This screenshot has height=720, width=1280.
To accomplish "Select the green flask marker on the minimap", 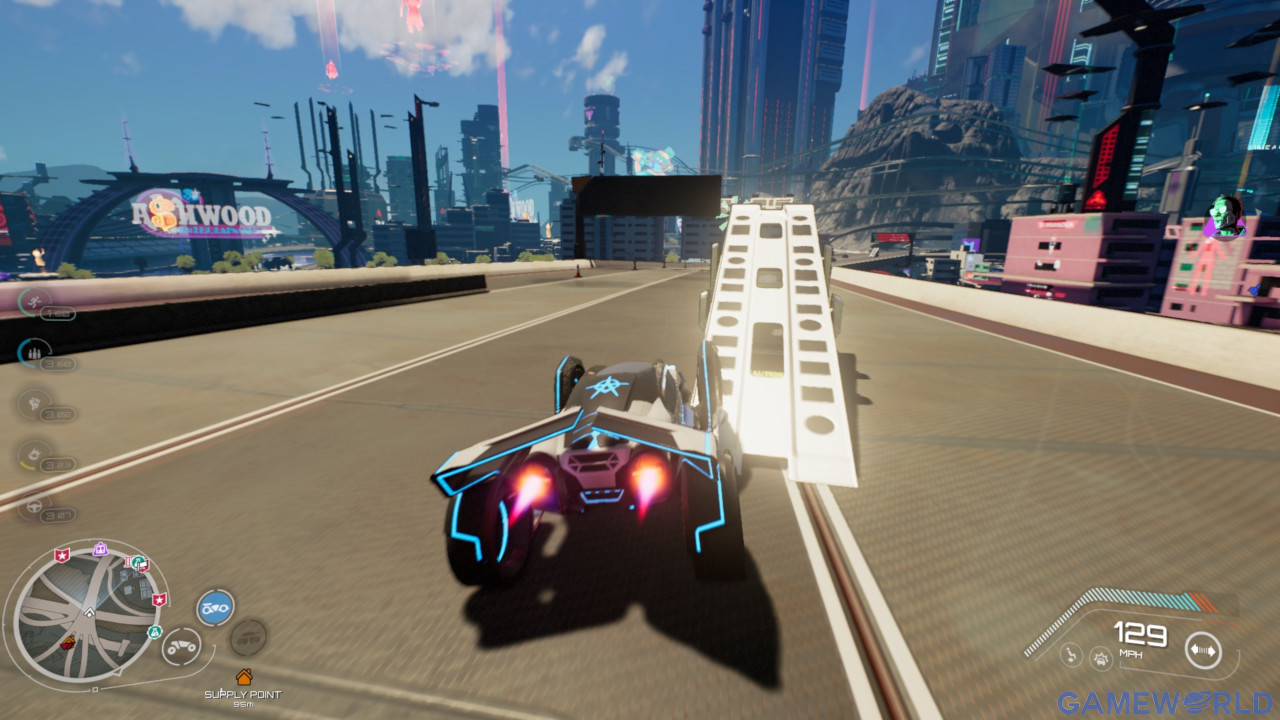I will (155, 632).
